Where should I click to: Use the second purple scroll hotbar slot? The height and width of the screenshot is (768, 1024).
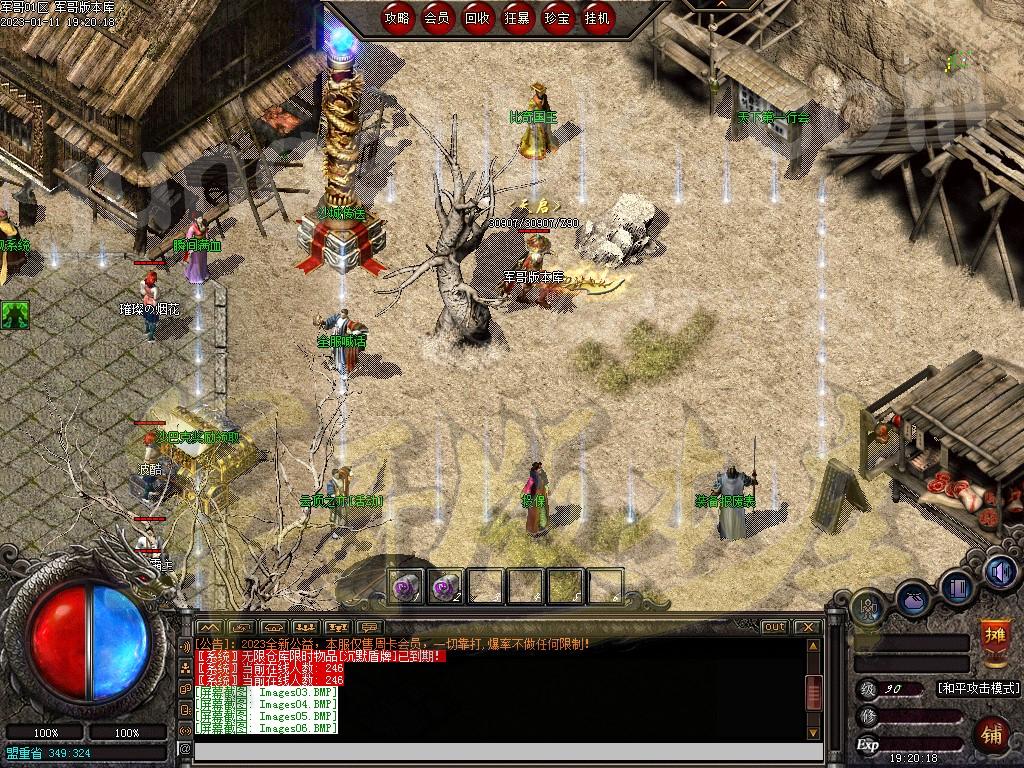pos(446,586)
